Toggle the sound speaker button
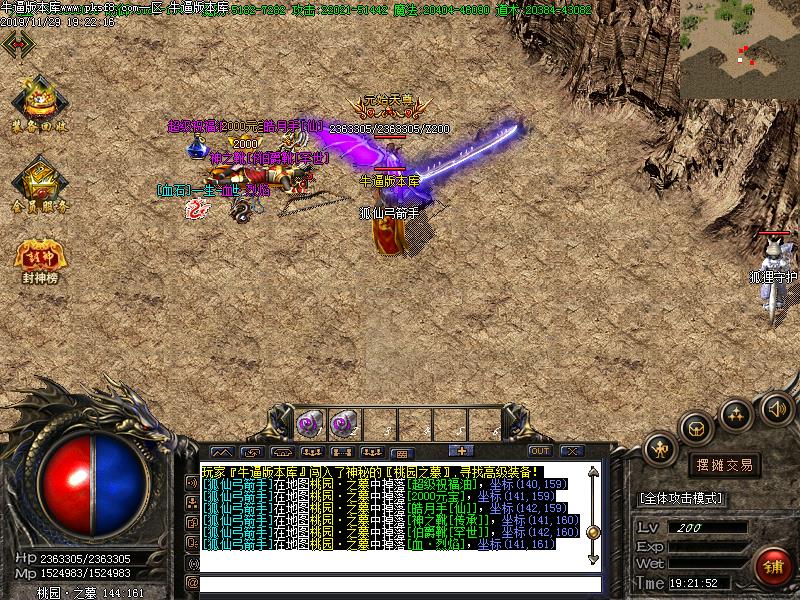 pos(776,408)
